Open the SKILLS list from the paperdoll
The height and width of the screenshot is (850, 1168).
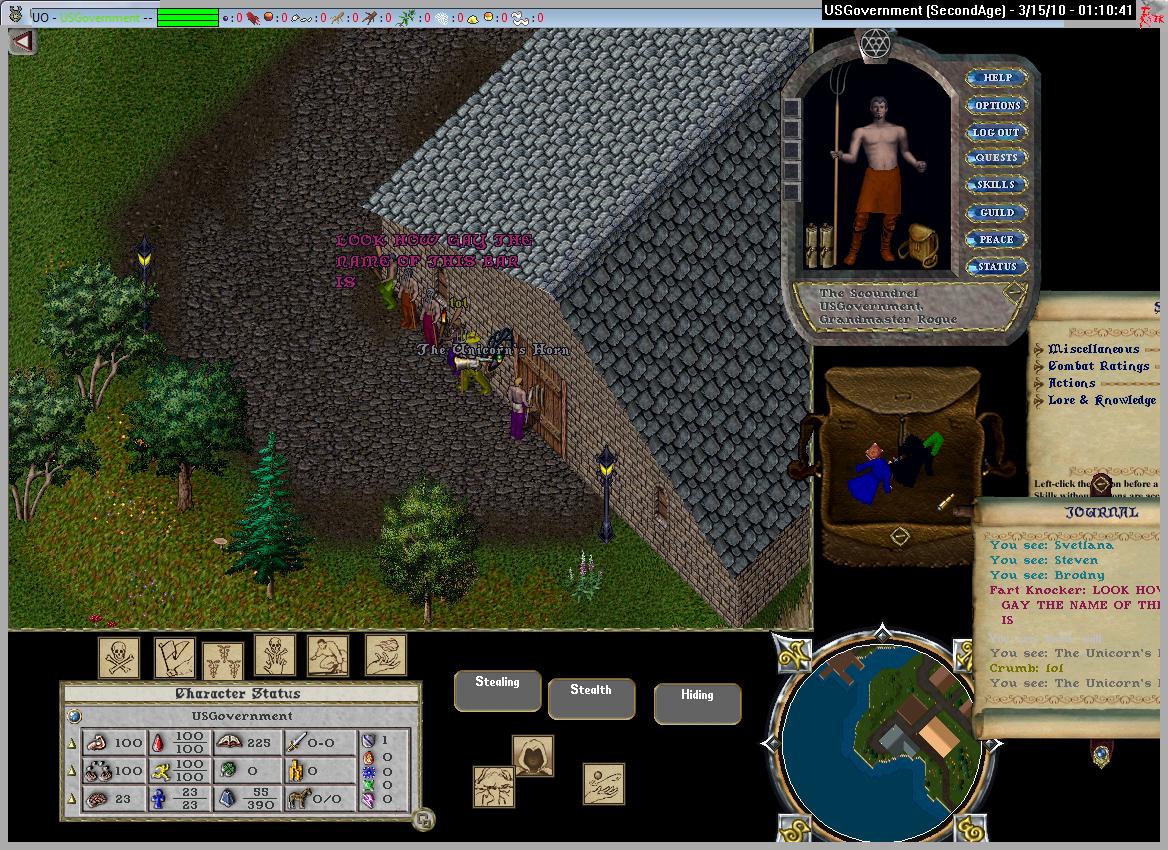tap(996, 185)
